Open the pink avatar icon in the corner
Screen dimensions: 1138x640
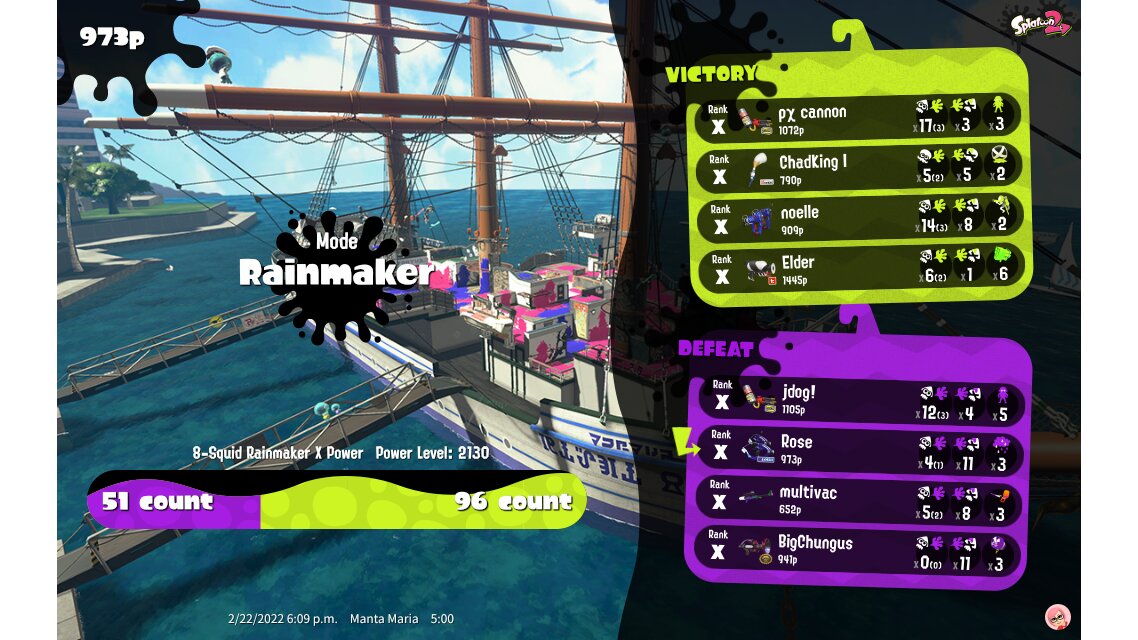(1057, 616)
